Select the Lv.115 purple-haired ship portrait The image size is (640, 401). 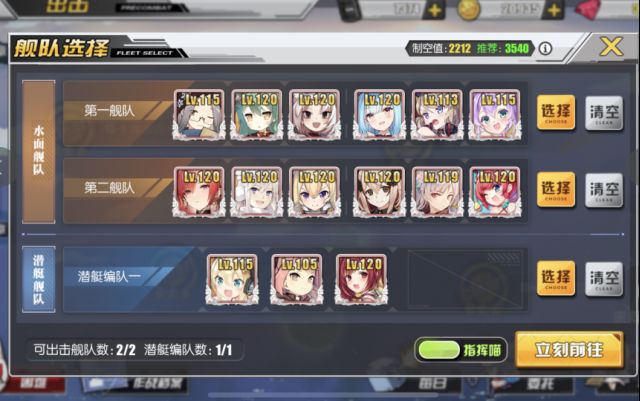click(494, 113)
